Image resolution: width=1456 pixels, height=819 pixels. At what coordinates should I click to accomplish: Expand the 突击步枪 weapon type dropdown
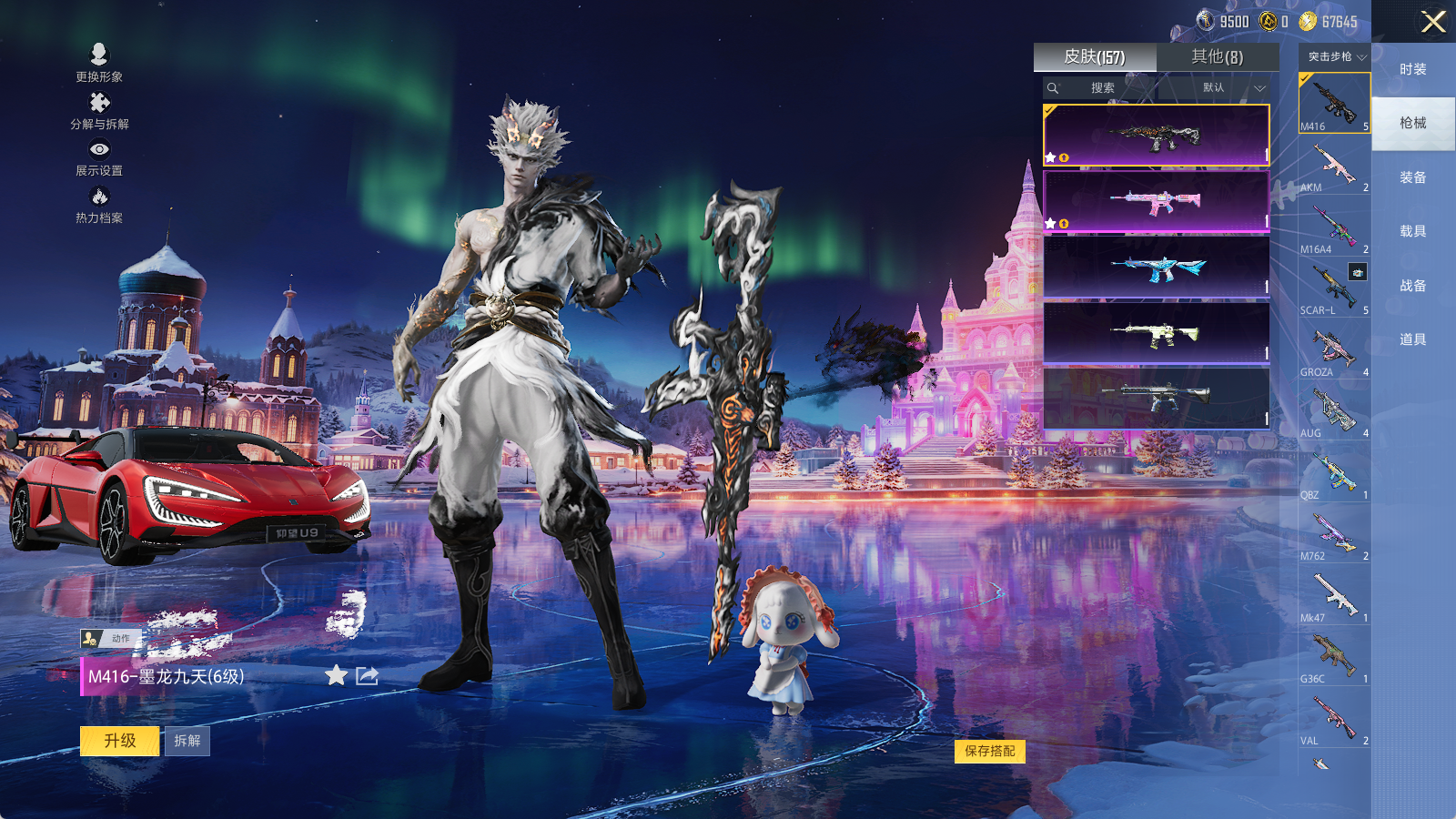coord(1336,56)
